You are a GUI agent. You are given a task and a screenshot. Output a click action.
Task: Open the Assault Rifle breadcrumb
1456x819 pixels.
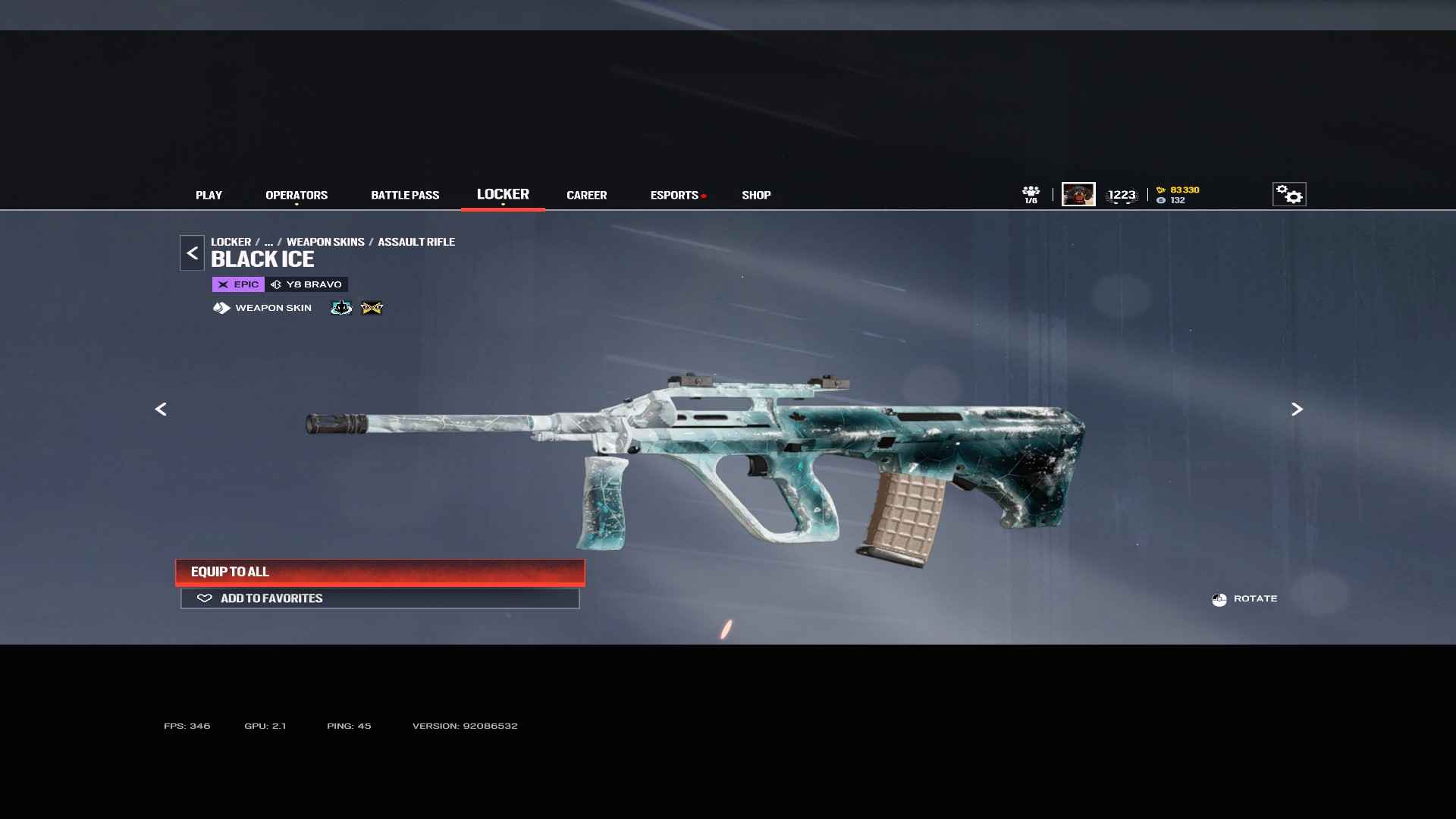416,242
